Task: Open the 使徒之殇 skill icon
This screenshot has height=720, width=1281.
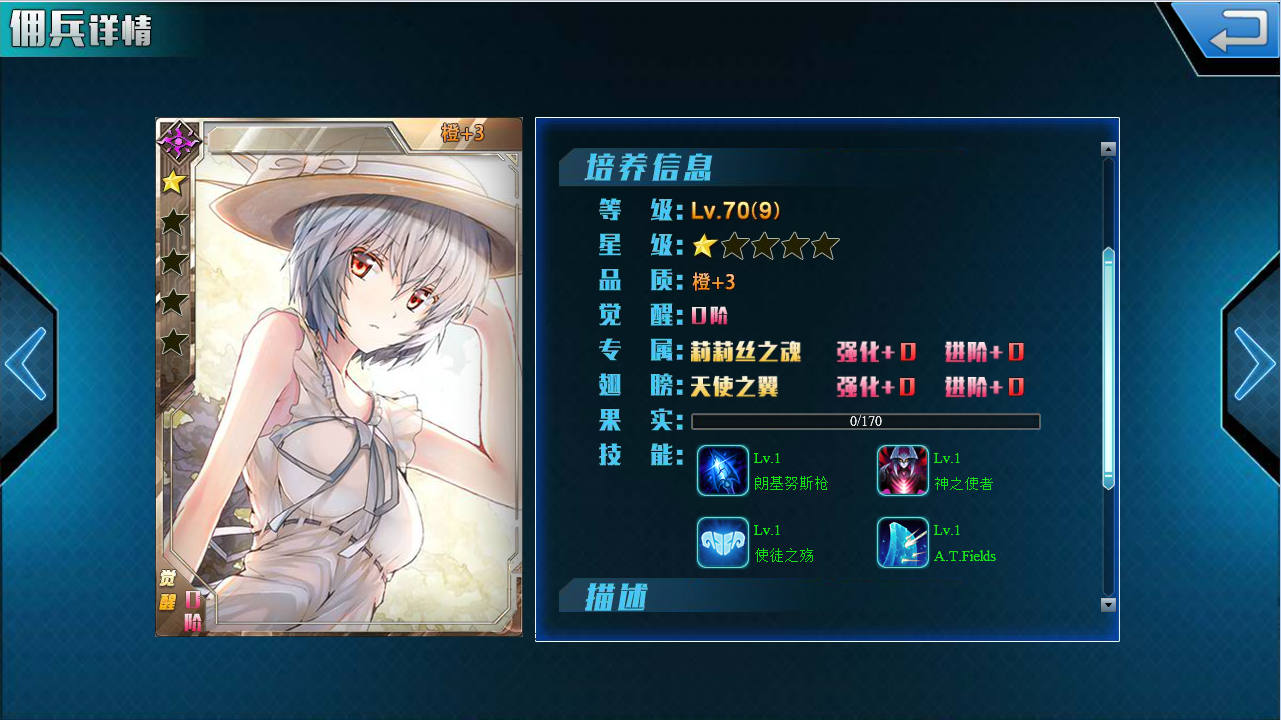Action: [x=722, y=543]
